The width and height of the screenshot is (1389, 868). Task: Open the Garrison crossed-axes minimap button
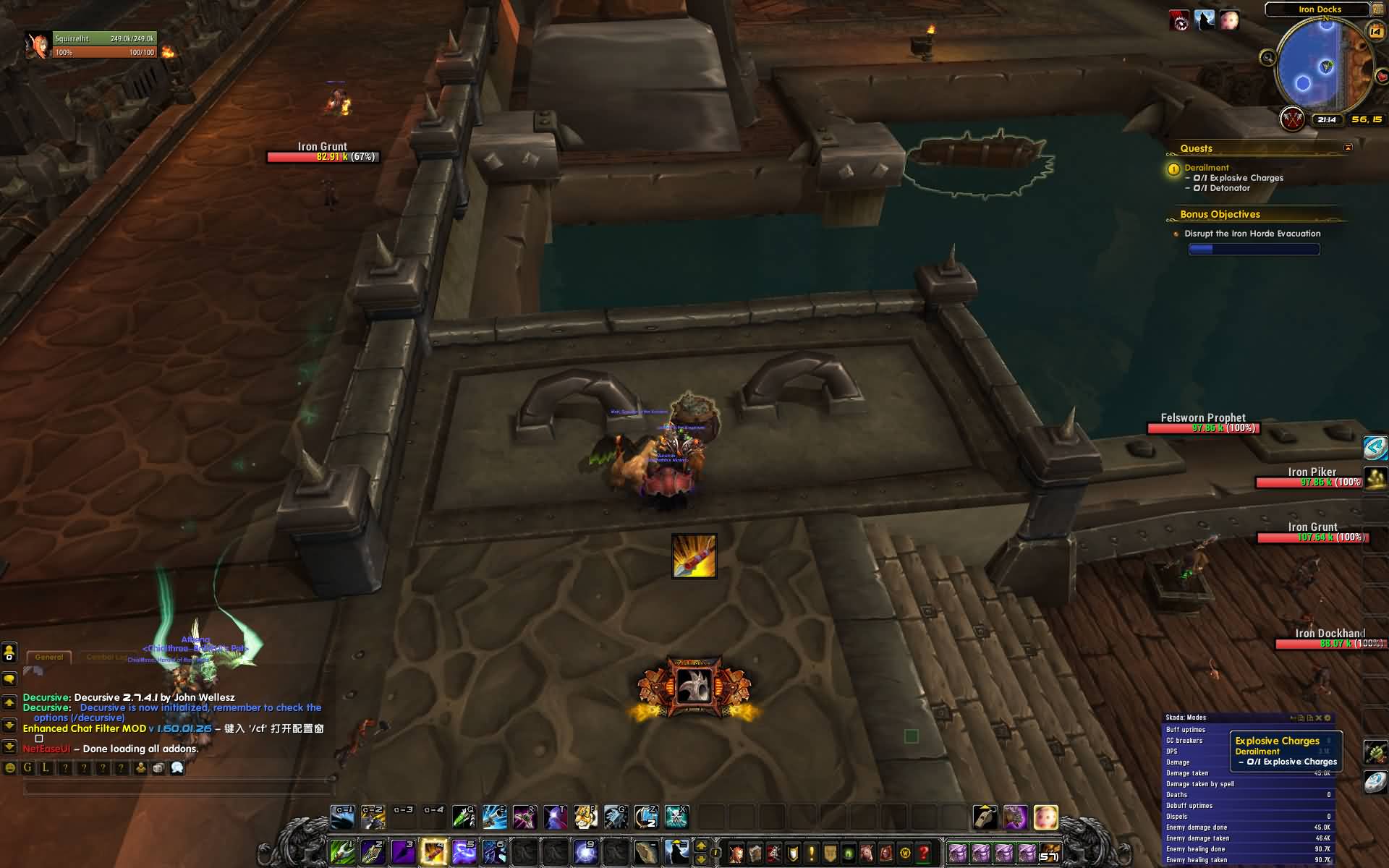[x=1292, y=119]
